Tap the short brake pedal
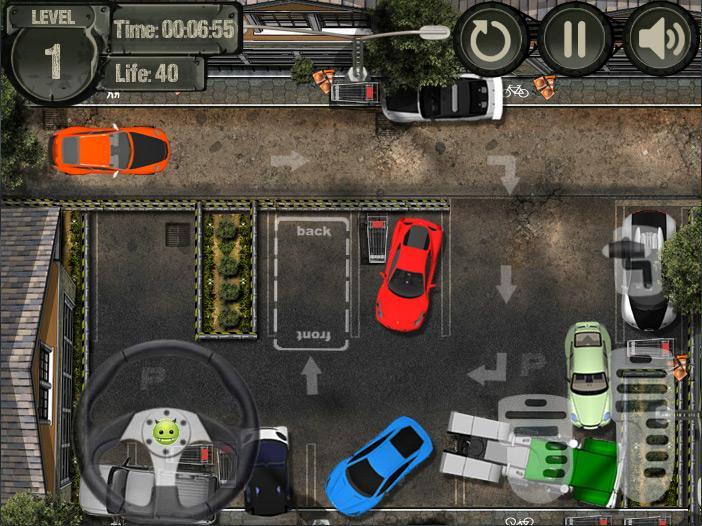The width and height of the screenshot is (702, 526). [537, 447]
